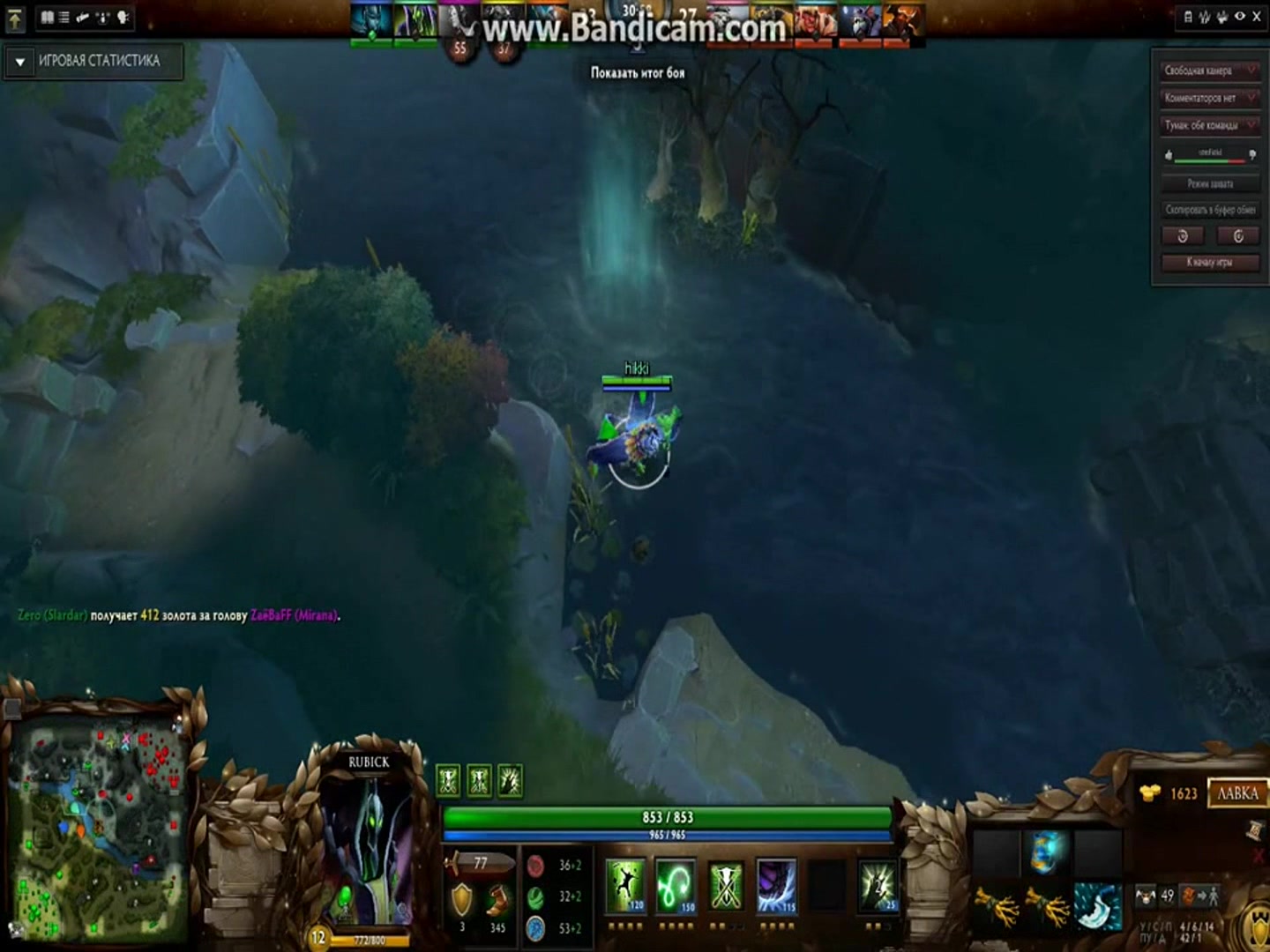Click the rewind replay icon on the right panel
The width and height of the screenshot is (1270, 952).
(x=1183, y=235)
